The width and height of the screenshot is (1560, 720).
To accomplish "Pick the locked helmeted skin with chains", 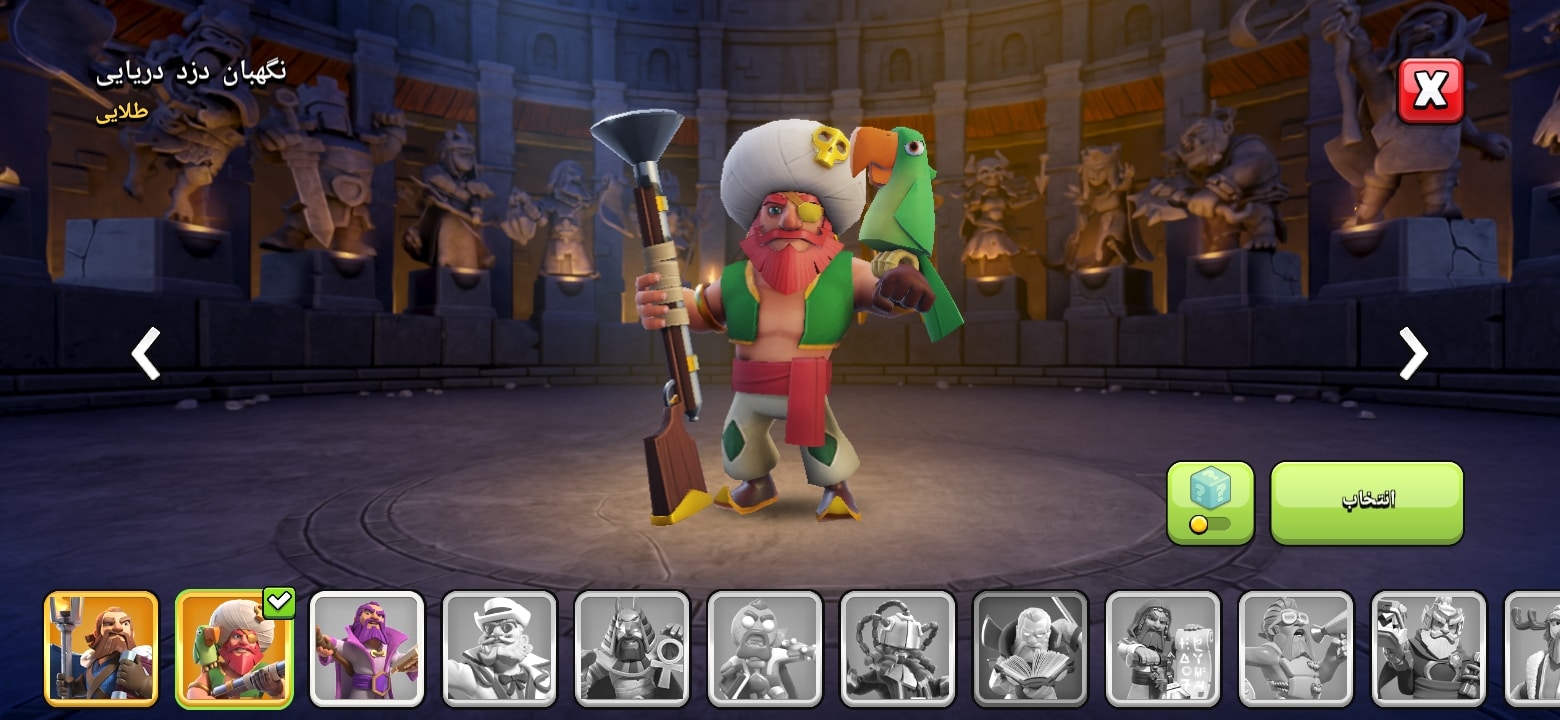I will click(x=897, y=648).
